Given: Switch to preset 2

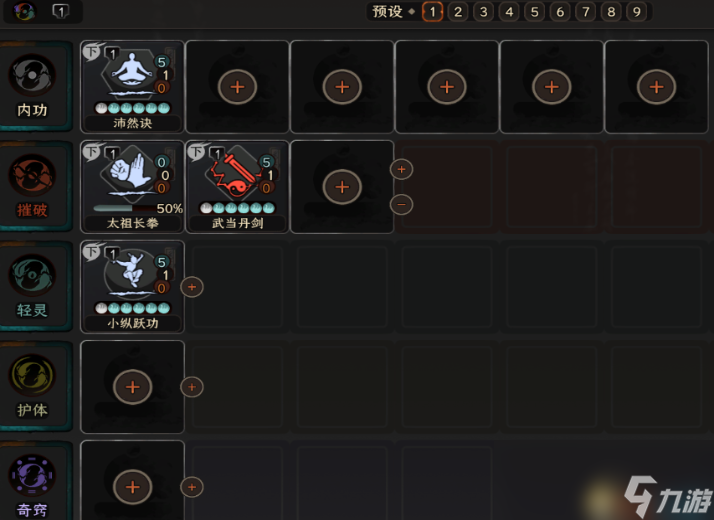Looking at the screenshot, I should (x=458, y=12).
